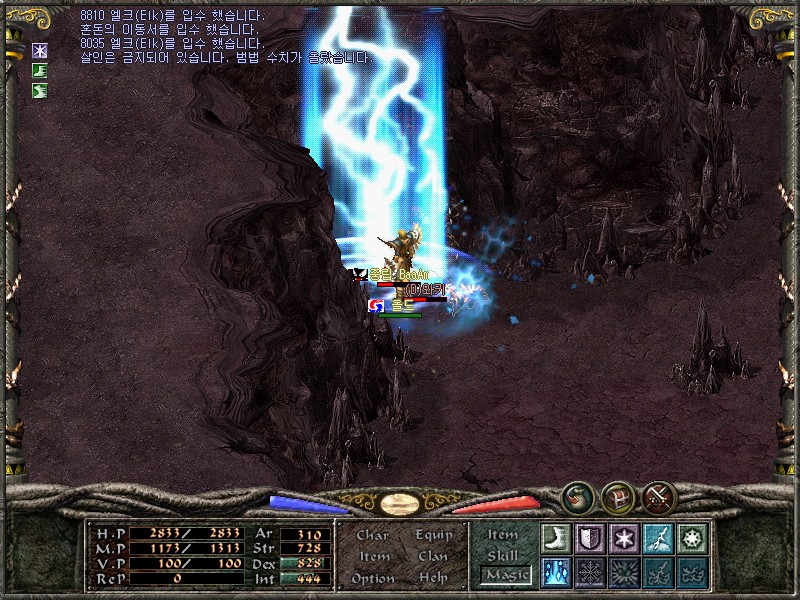Select the Magic tab
This screenshot has width=800, height=600.
[x=504, y=575]
